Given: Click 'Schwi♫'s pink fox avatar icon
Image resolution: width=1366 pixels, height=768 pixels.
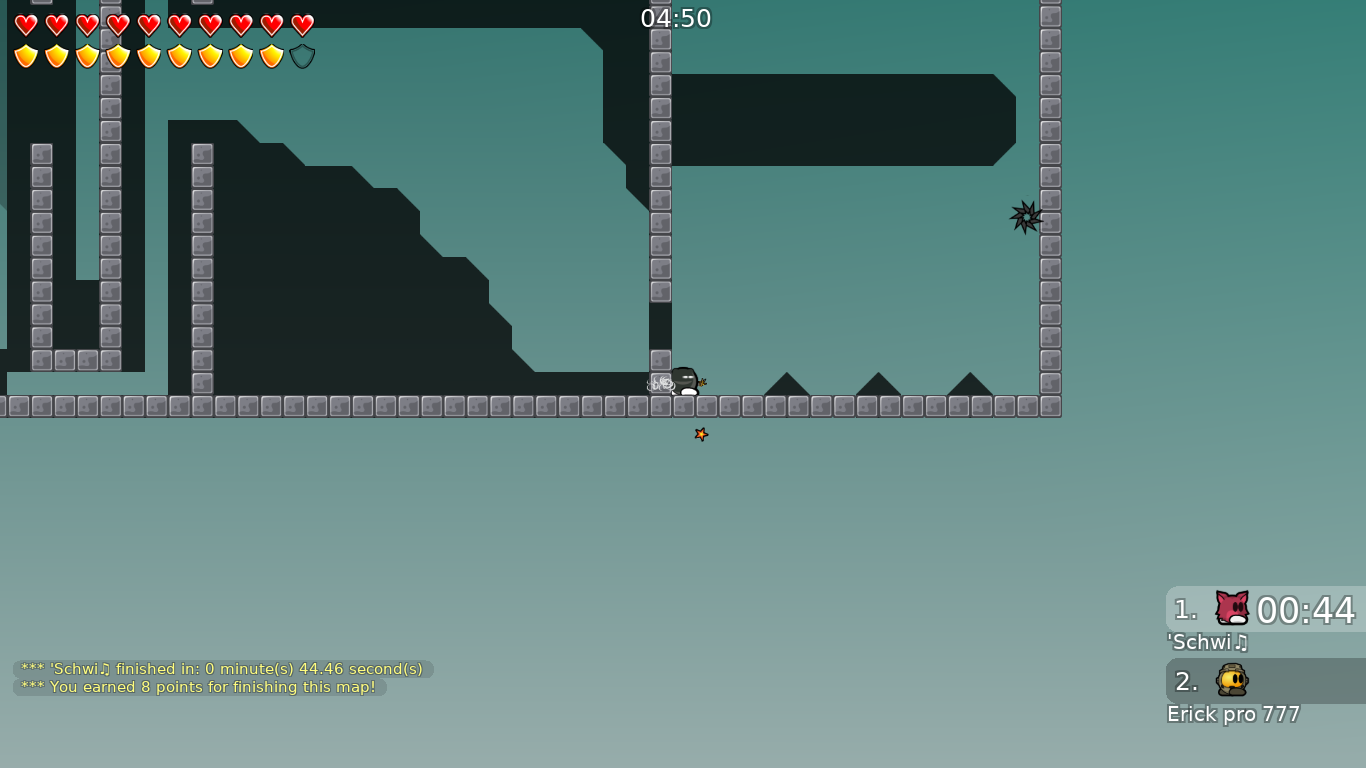Looking at the screenshot, I should (1231, 608).
